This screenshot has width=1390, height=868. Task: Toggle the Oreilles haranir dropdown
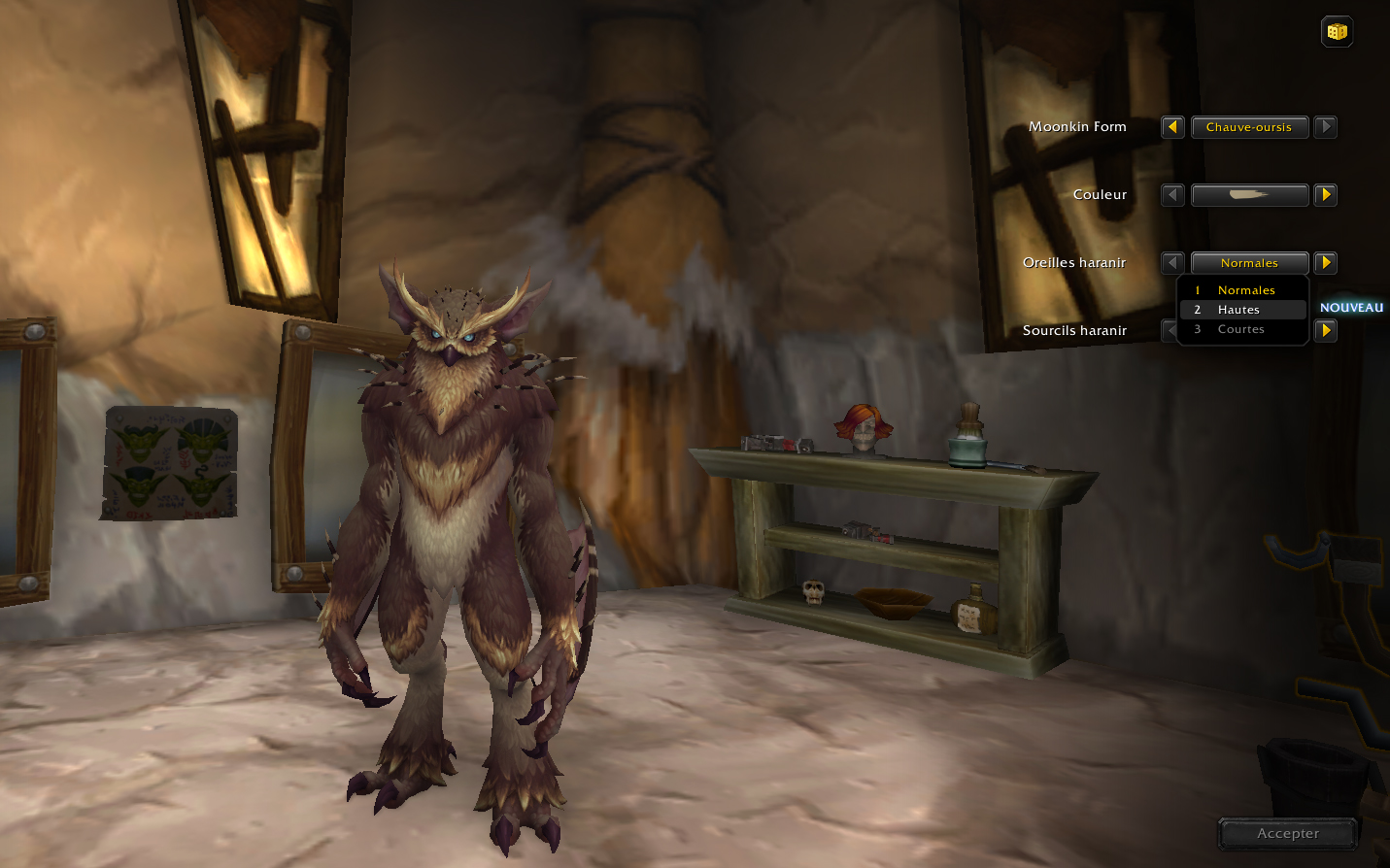point(1249,263)
